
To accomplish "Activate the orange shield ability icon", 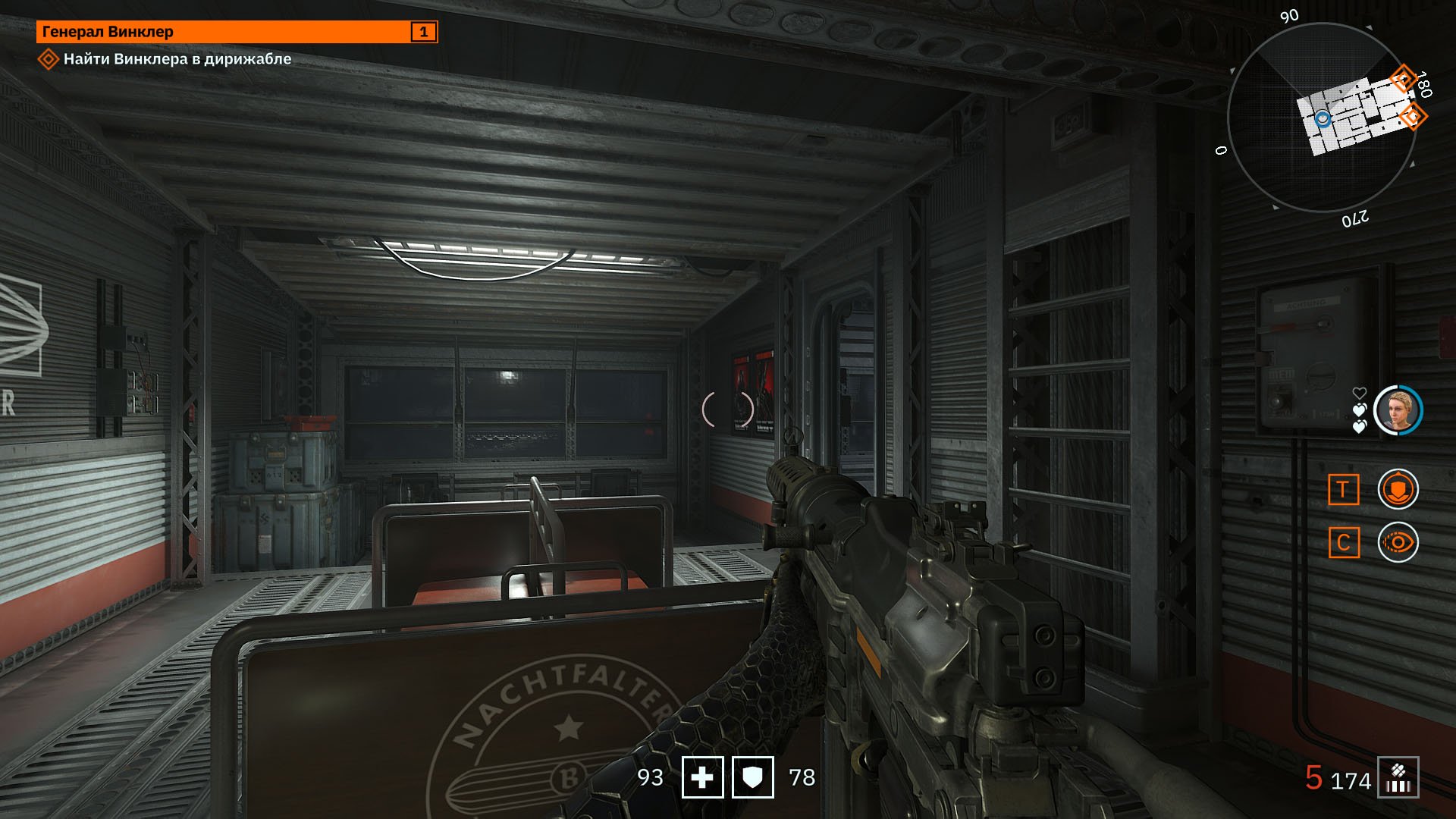I will [1398, 489].
